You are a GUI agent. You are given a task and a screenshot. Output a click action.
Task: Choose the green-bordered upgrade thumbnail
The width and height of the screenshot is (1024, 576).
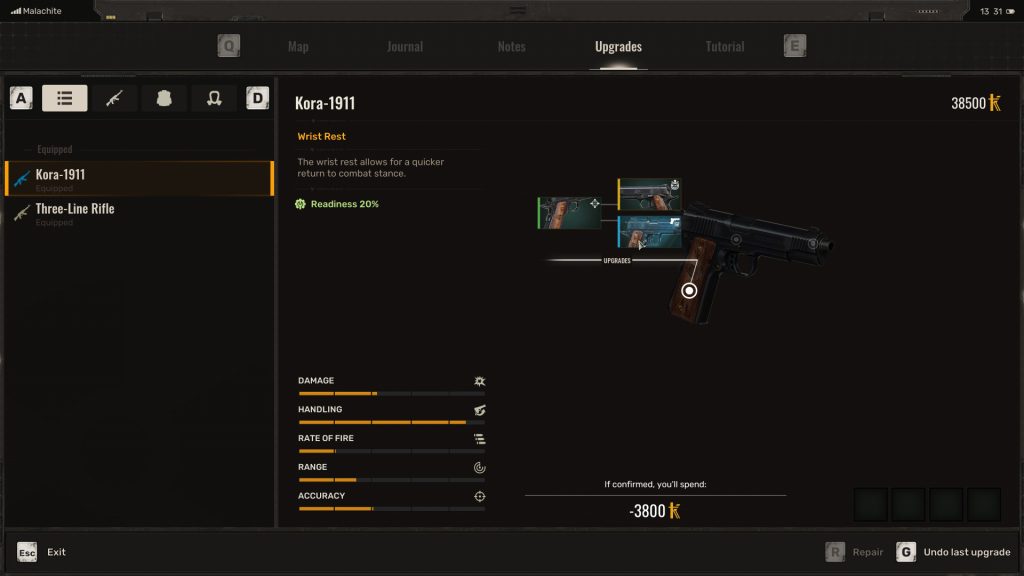point(569,212)
